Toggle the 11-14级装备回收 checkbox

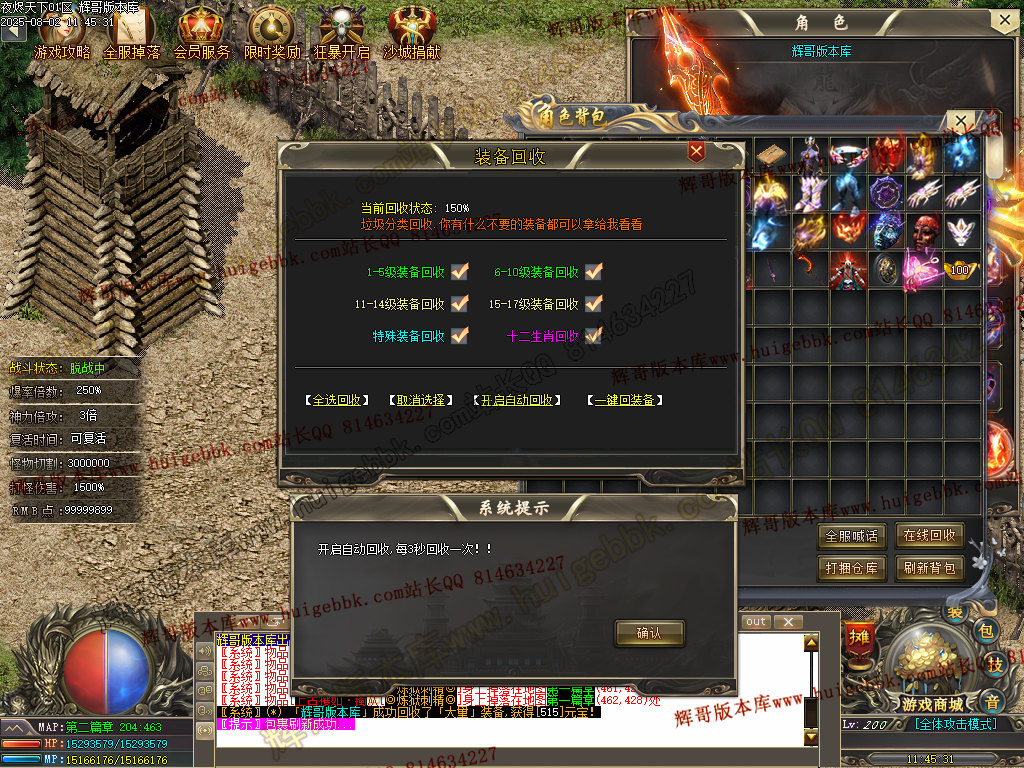[460, 304]
